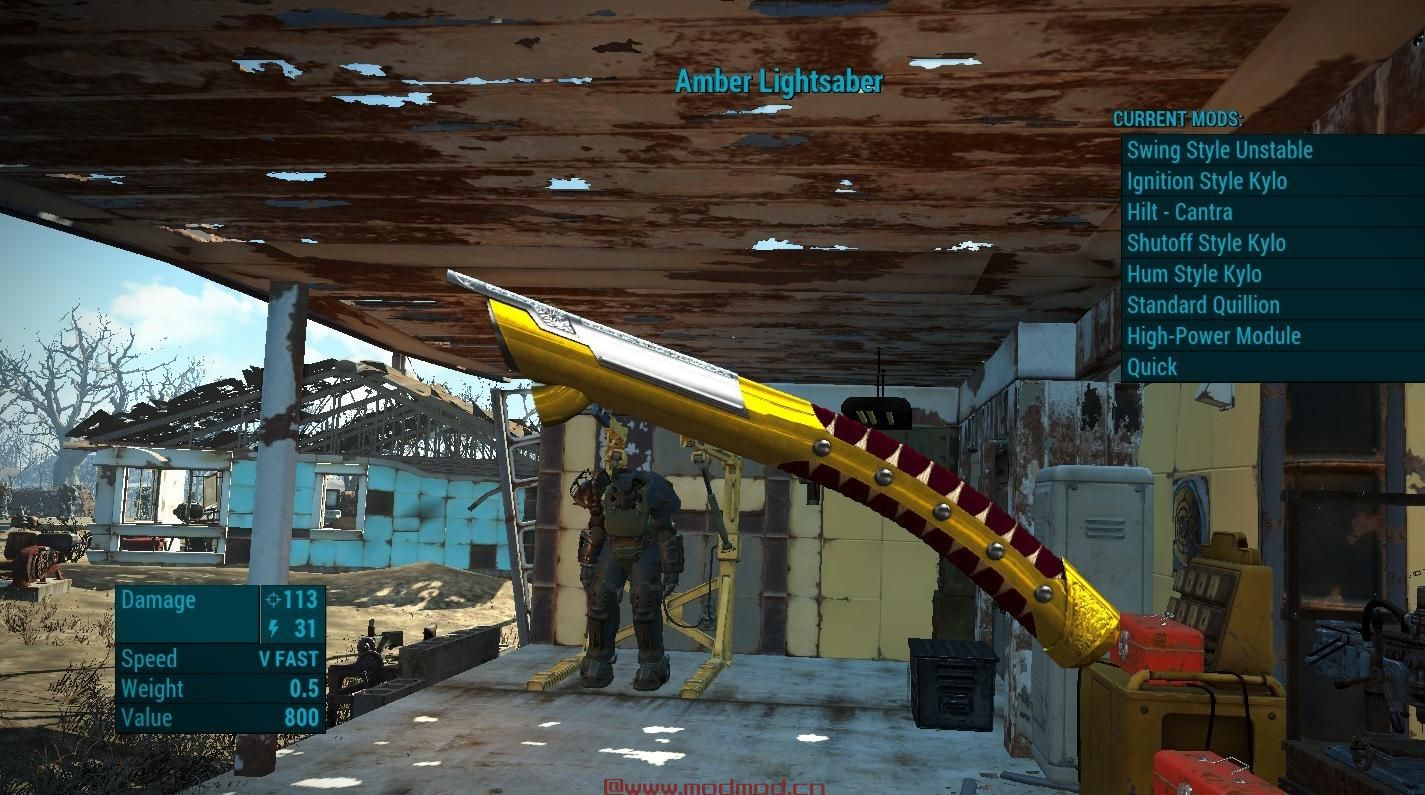Select Shutoff Style Kylo in mods list
Viewport: 1425px width, 795px height.
coord(1206,243)
